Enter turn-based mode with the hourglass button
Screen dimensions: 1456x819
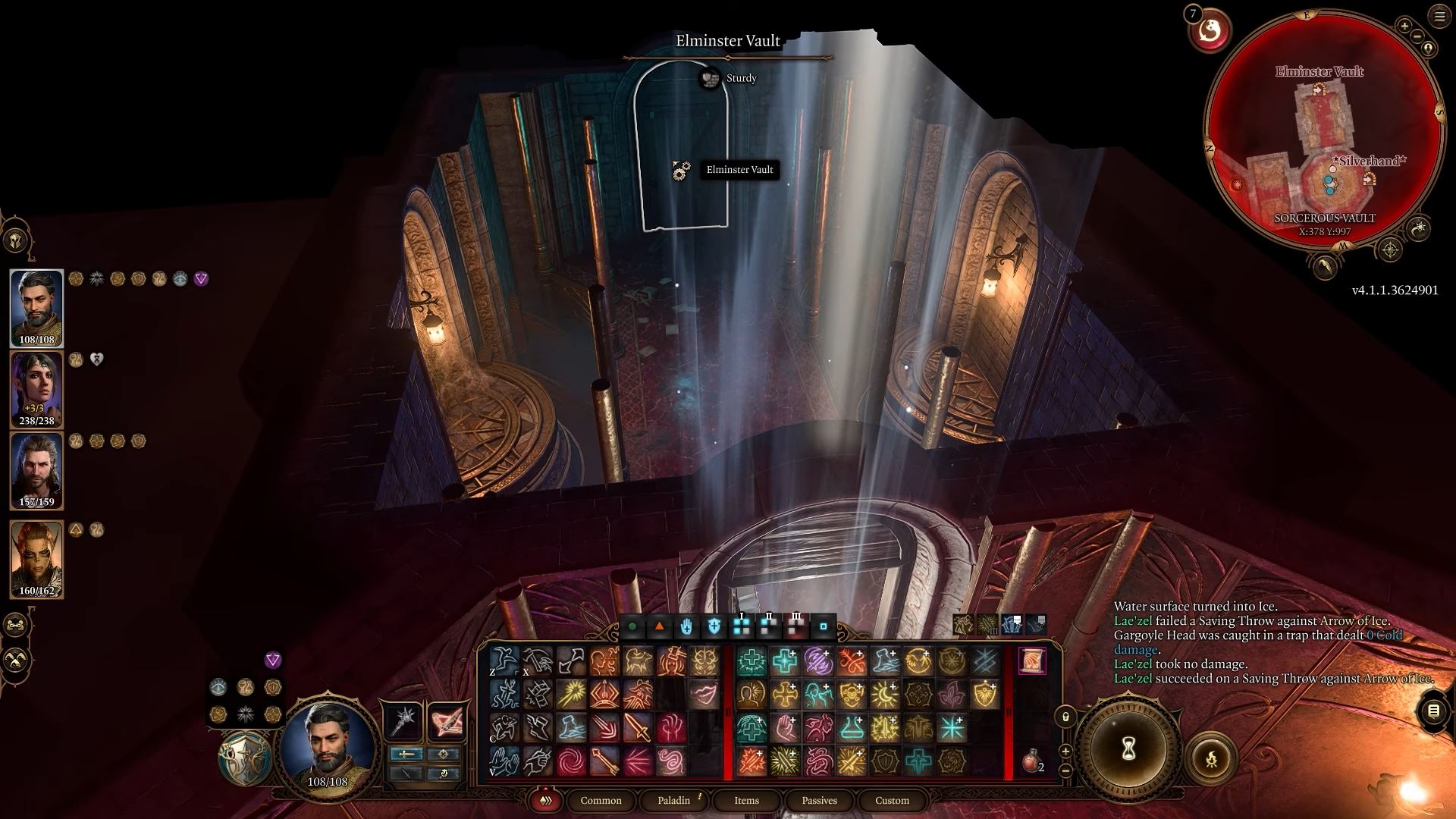tap(1128, 751)
